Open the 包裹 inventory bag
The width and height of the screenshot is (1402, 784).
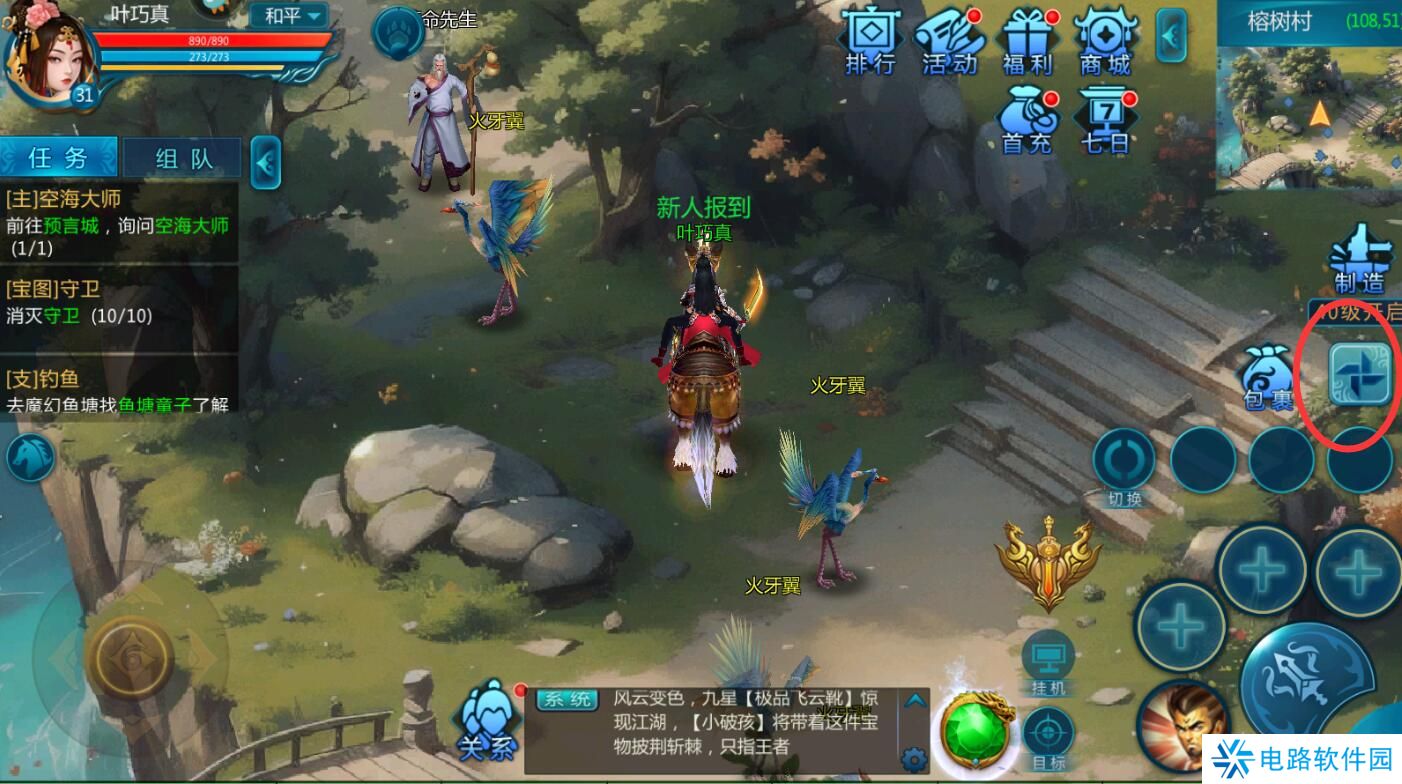click(1266, 375)
